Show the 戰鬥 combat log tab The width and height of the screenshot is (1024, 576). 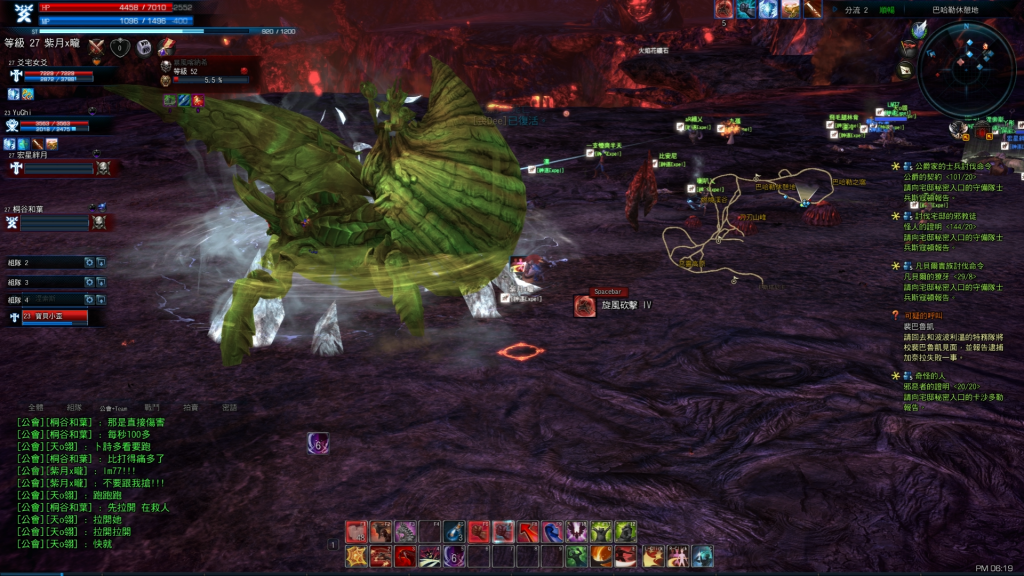pos(152,408)
